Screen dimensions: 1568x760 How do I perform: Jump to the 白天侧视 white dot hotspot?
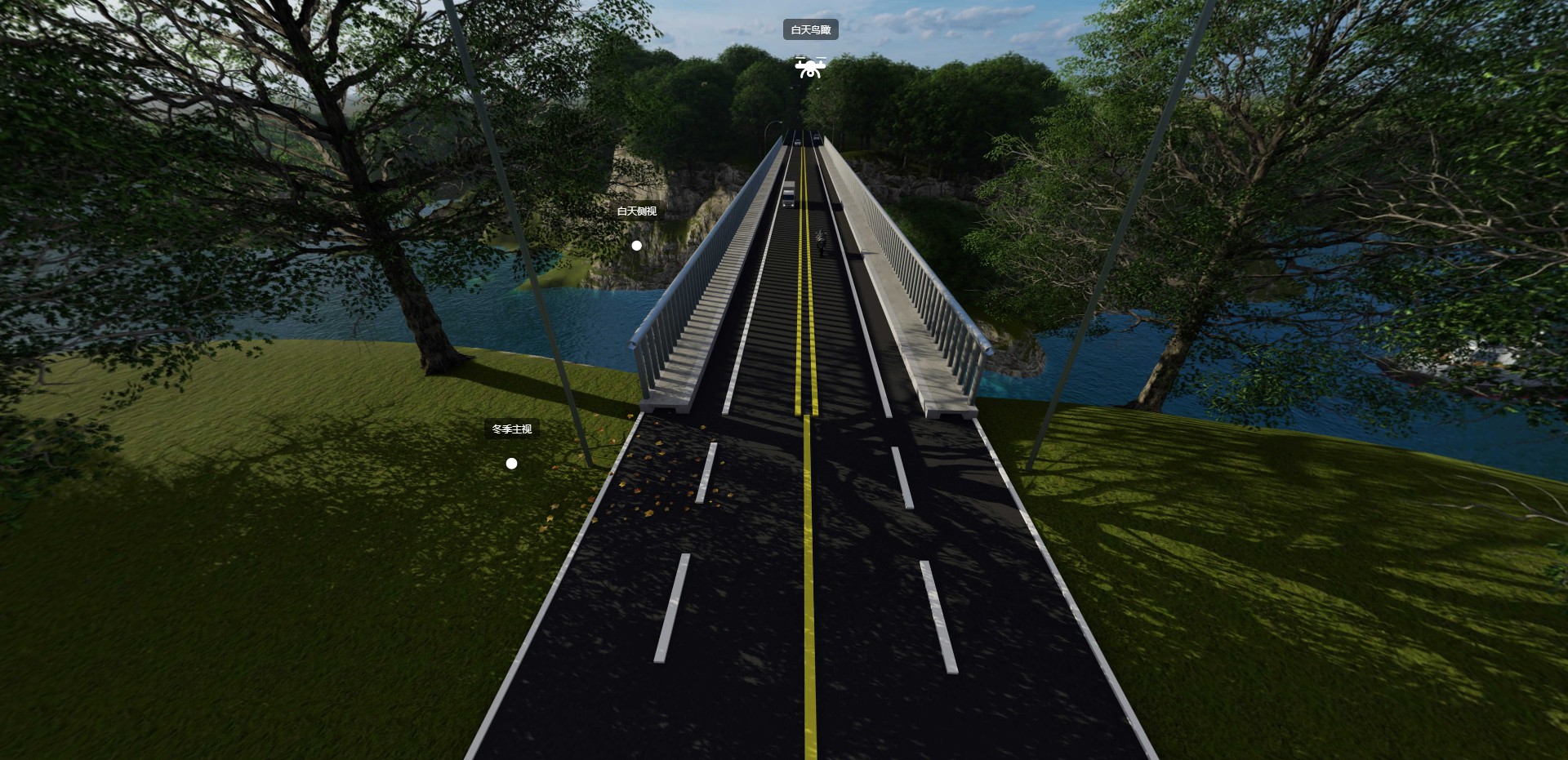636,246
